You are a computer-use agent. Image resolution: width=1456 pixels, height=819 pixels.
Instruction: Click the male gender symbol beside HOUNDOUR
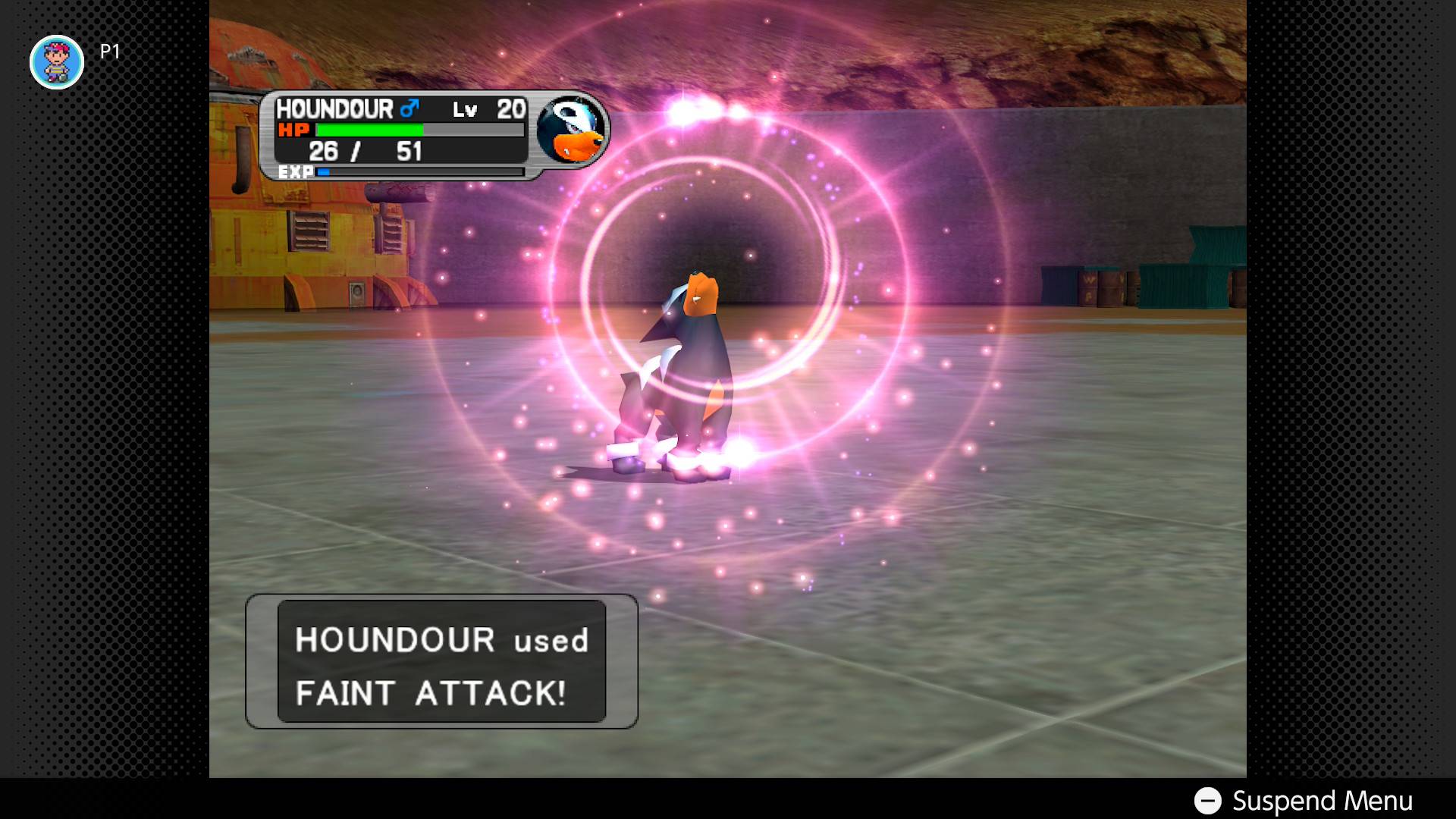coord(409,108)
